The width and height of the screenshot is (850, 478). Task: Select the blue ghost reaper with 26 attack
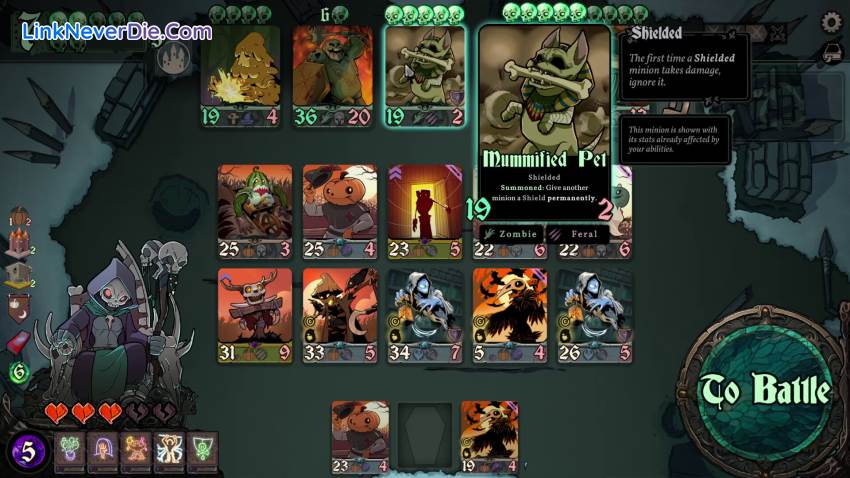(595, 314)
